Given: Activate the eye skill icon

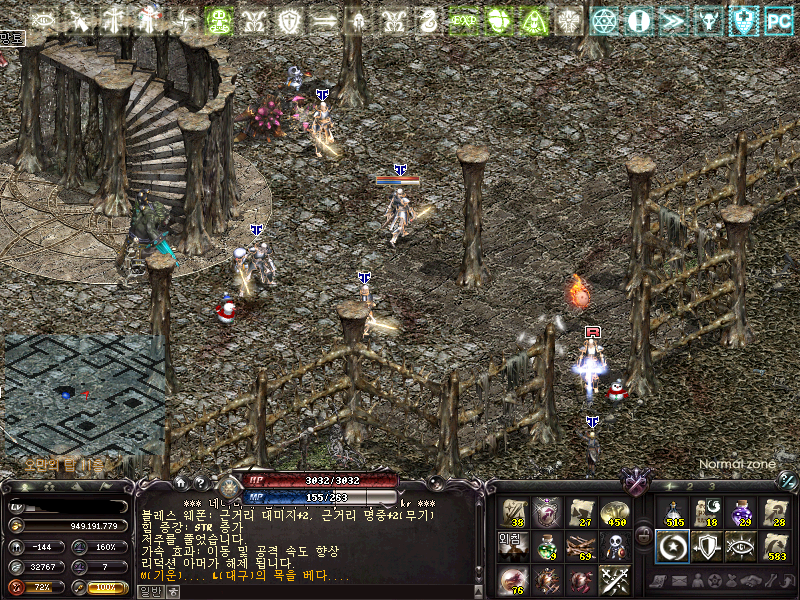Looking at the screenshot, I should coord(740,546).
